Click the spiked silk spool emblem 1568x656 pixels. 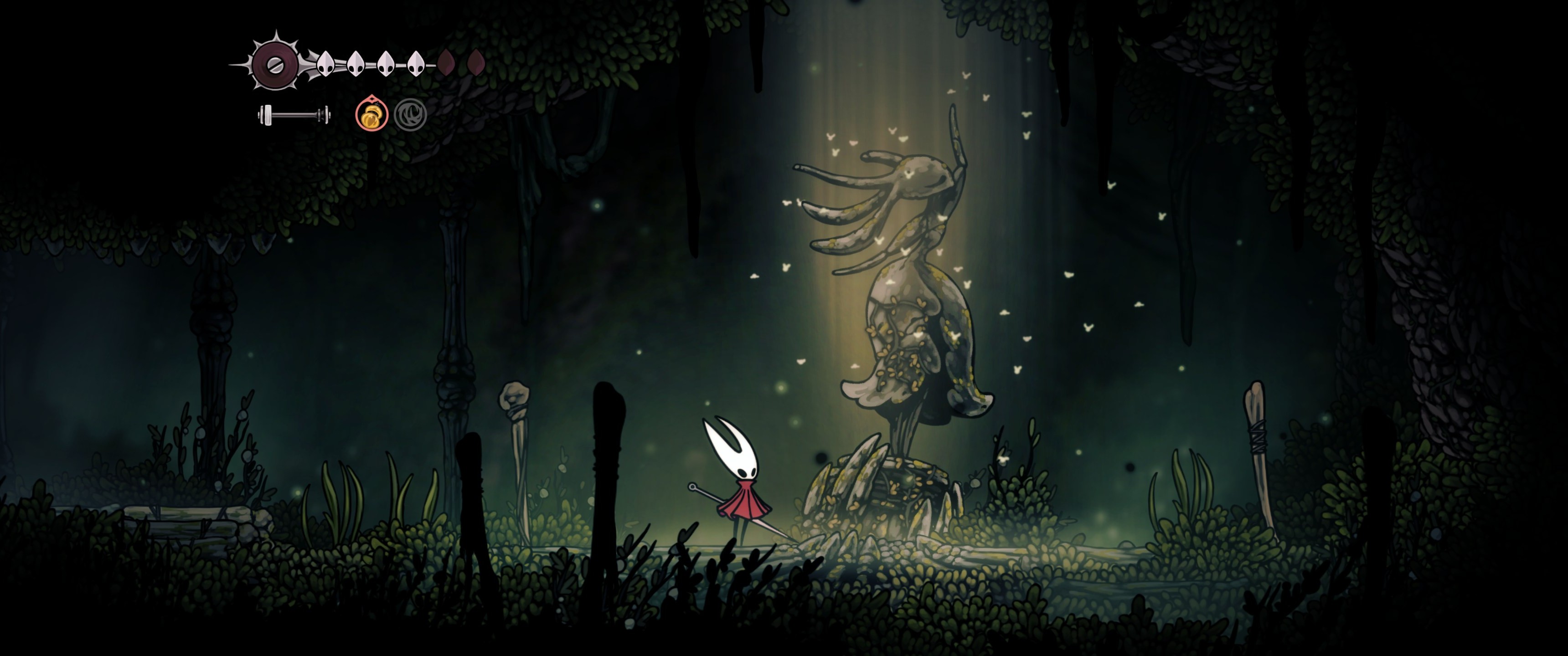click(275, 63)
